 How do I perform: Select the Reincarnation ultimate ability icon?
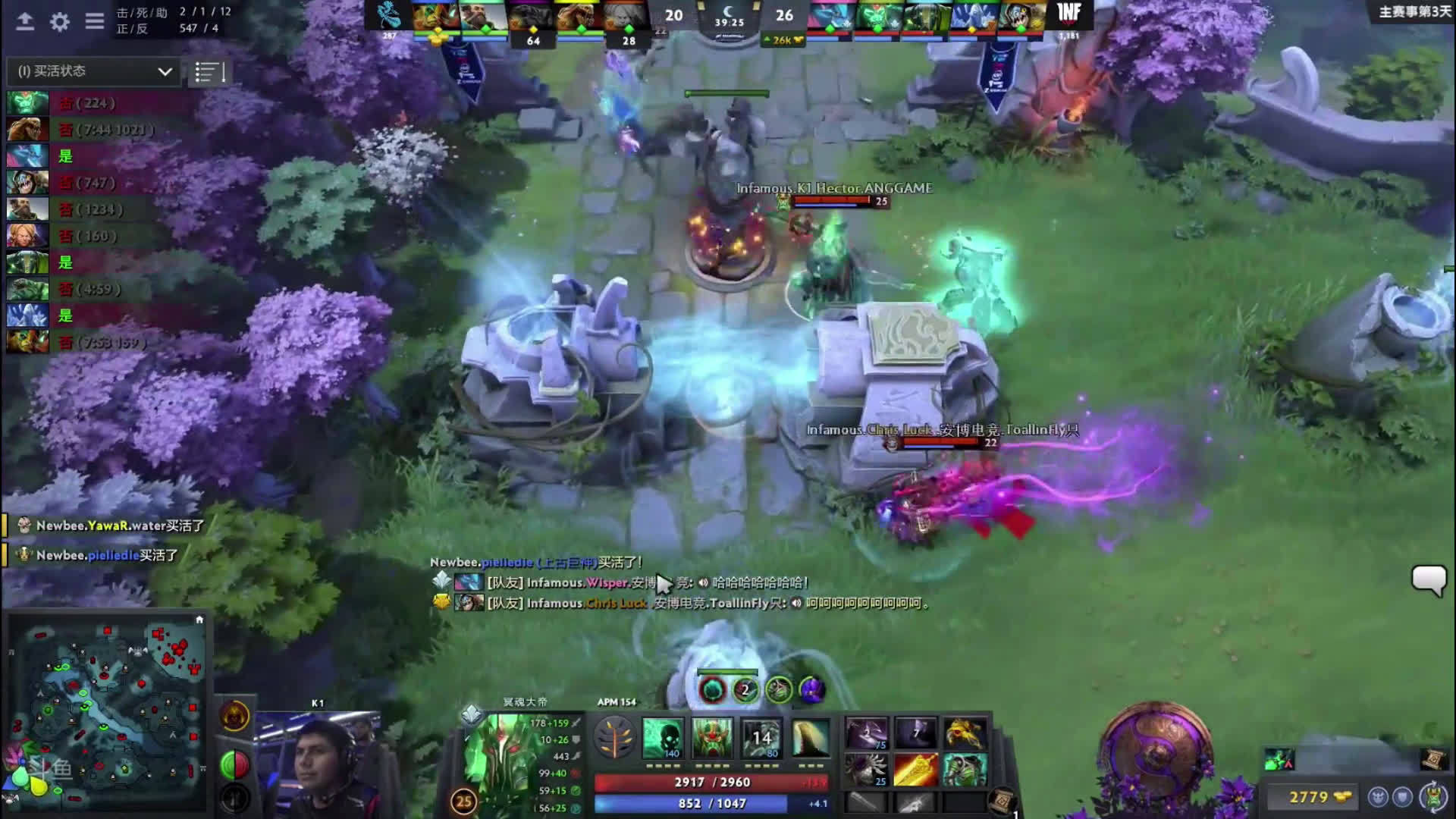pyautogui.click(x=811, y=738)
